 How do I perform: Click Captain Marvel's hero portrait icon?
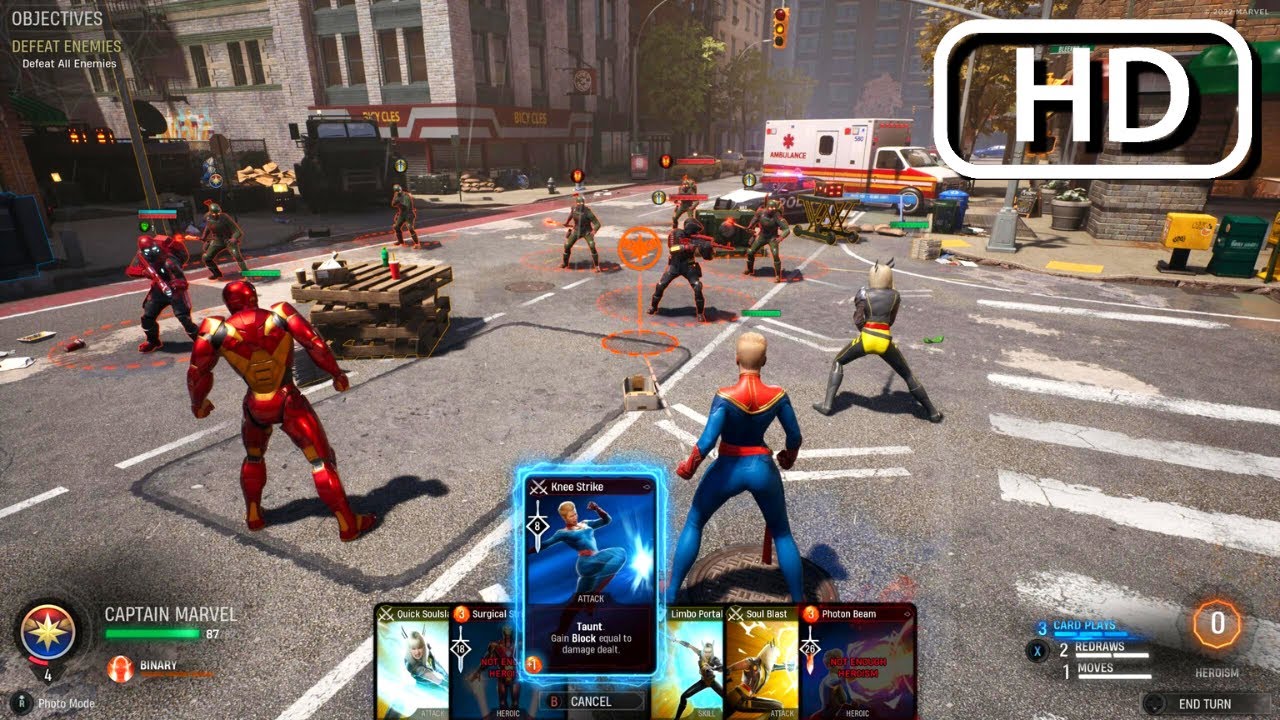click(x=47, y=630)
